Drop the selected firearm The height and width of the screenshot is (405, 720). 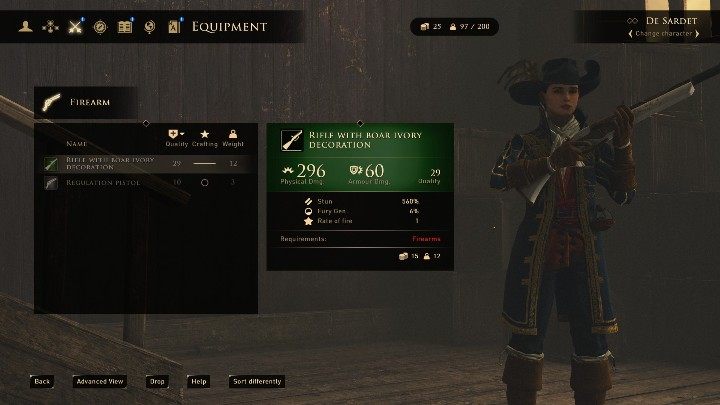tap(157, 381)
